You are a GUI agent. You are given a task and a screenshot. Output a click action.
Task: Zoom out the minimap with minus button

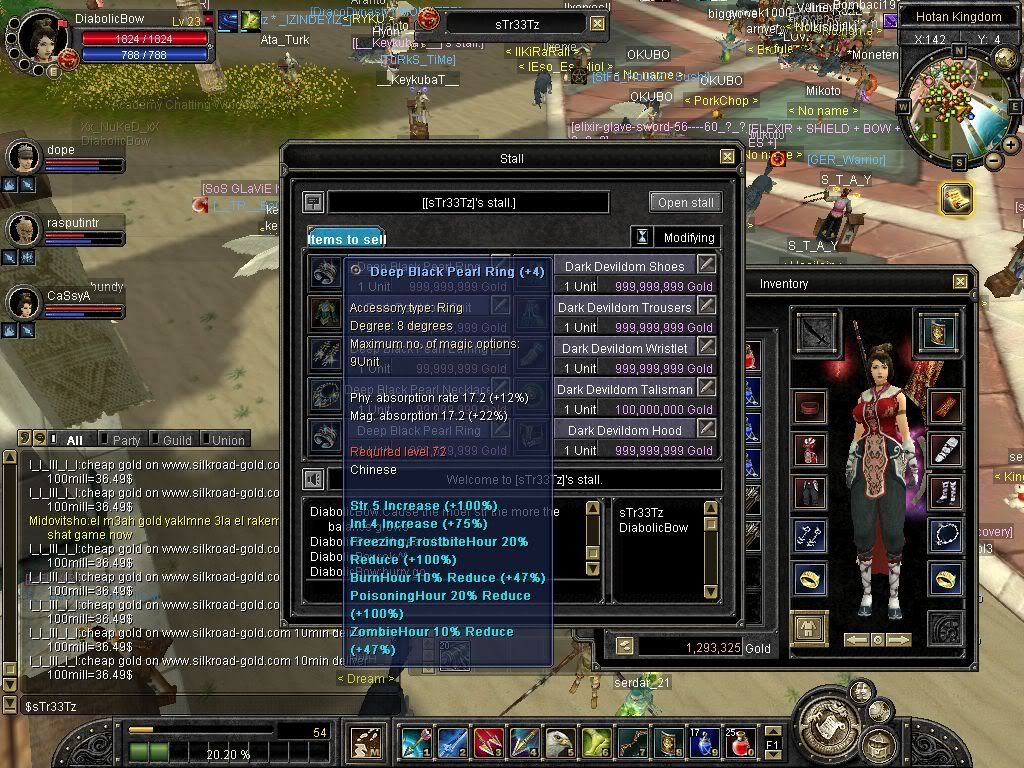(993, 160)
